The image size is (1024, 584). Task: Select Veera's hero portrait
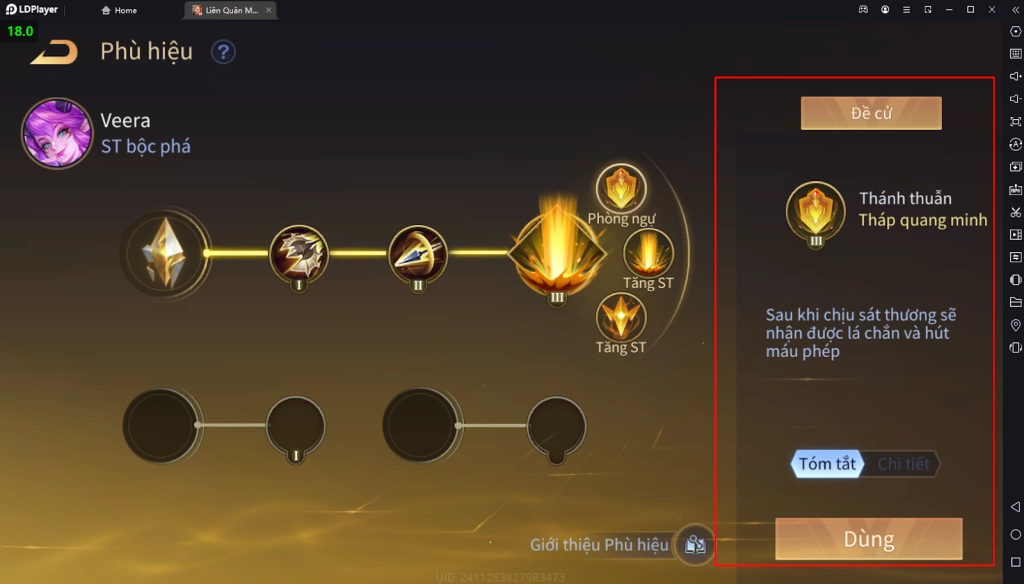coord(57,133)
